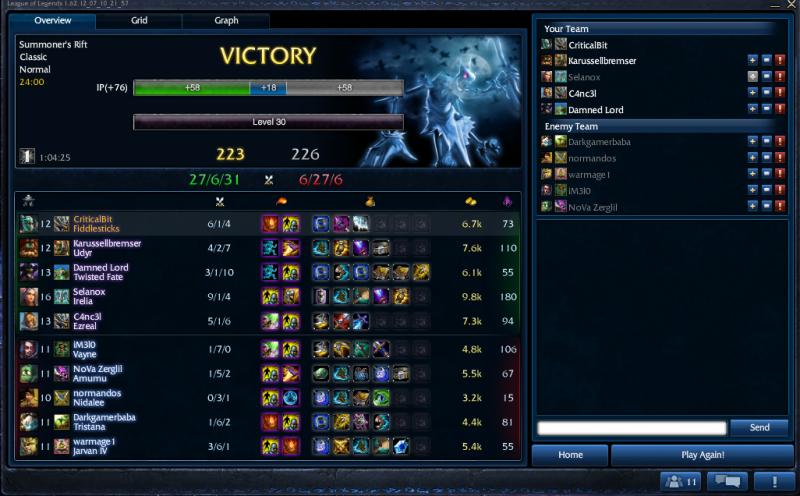Select the CriticalBit Fiddlesticks scoreboard row
This screenshot has height=496, width=800.
click(268, 223)
